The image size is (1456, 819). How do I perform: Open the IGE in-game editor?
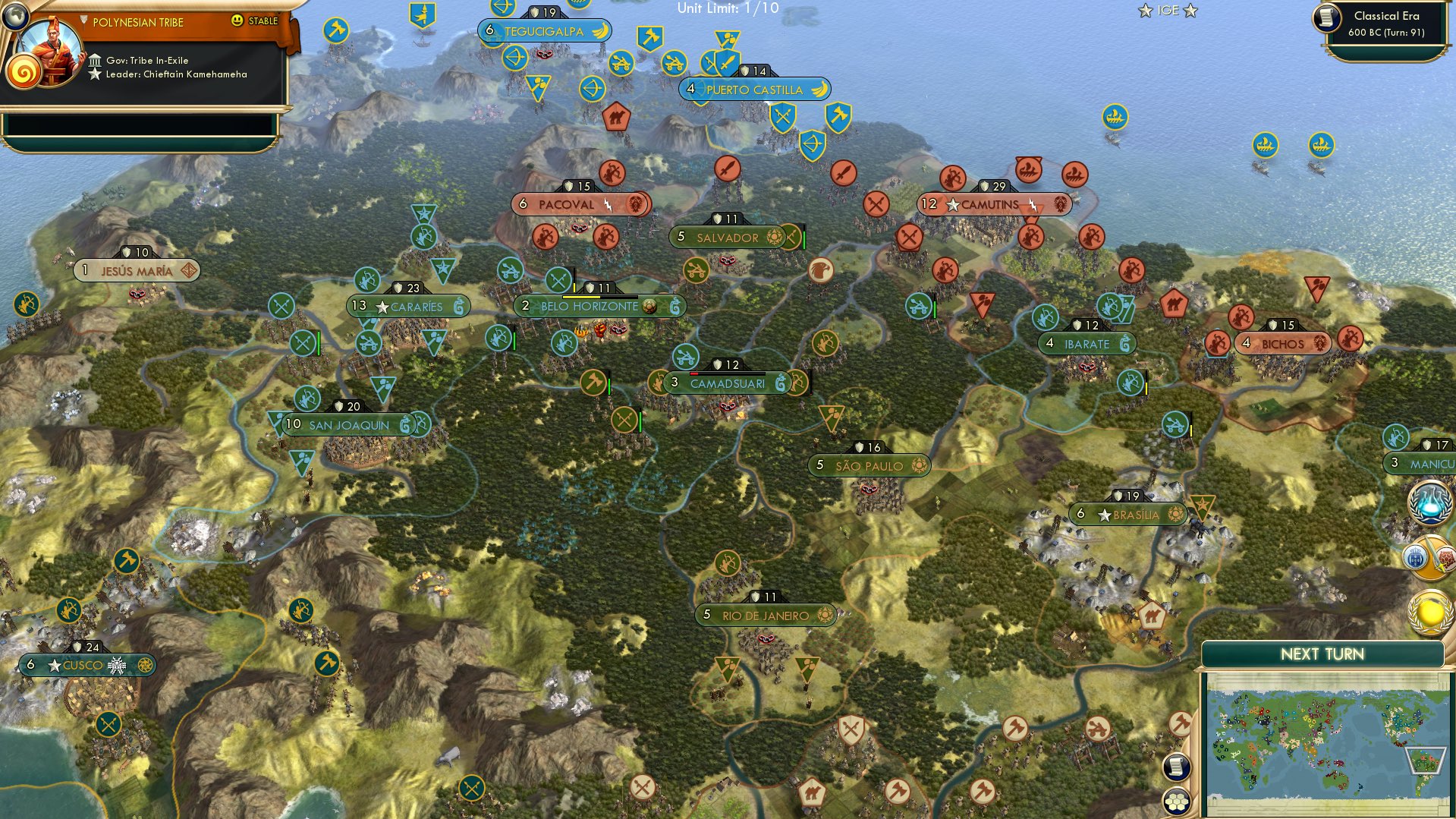click(1168, 11)
